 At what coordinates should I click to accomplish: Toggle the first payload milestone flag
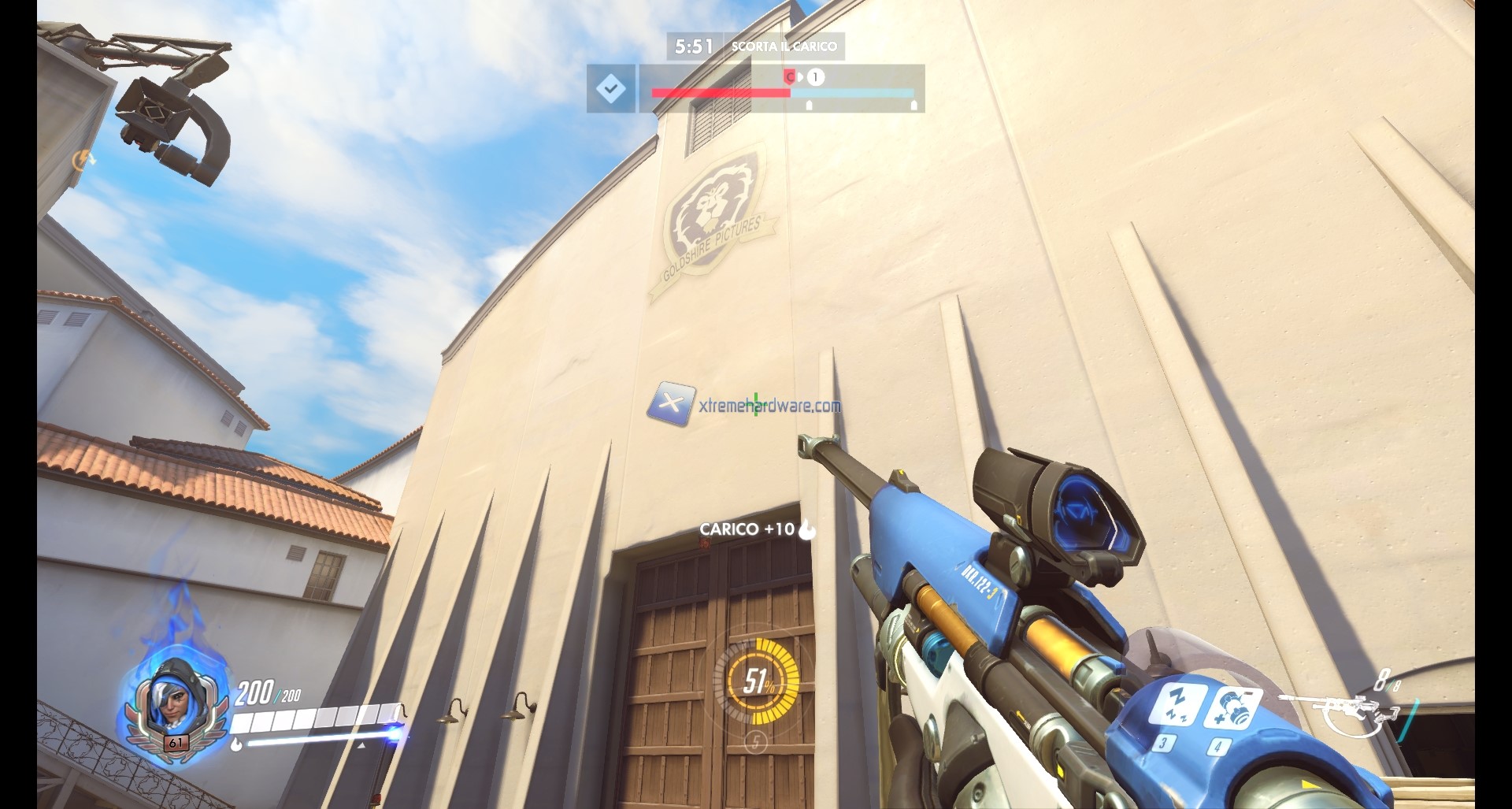pos(809,103)
